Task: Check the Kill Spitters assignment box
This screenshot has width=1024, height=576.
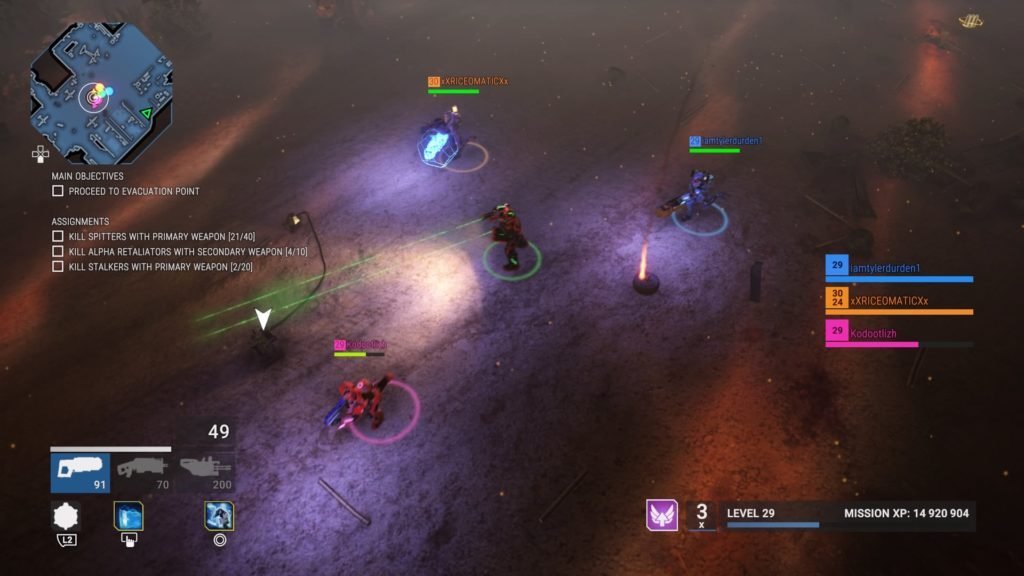Action: click(x=58, y=236)
